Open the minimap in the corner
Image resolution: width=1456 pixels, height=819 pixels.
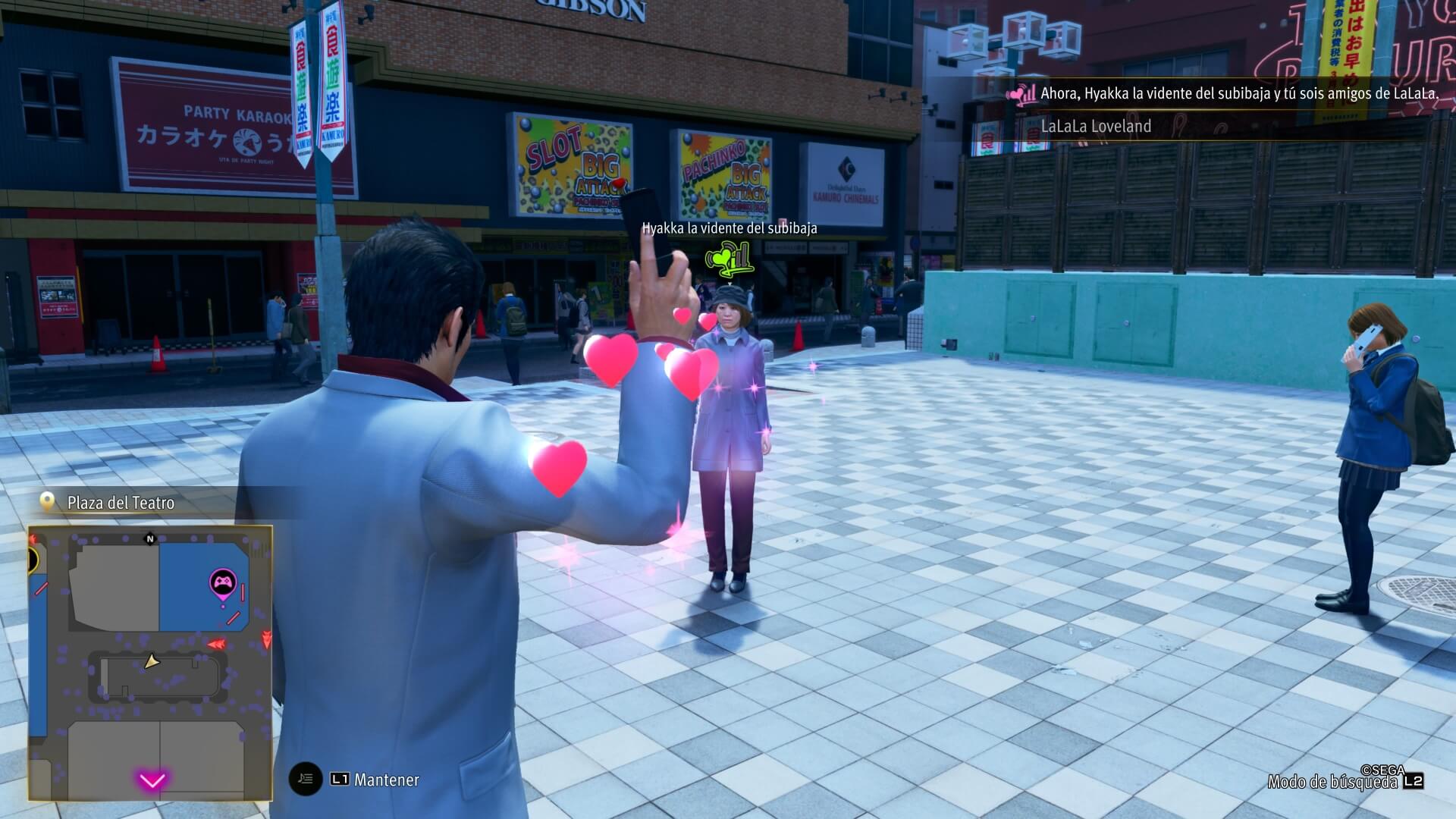(150, 663)
